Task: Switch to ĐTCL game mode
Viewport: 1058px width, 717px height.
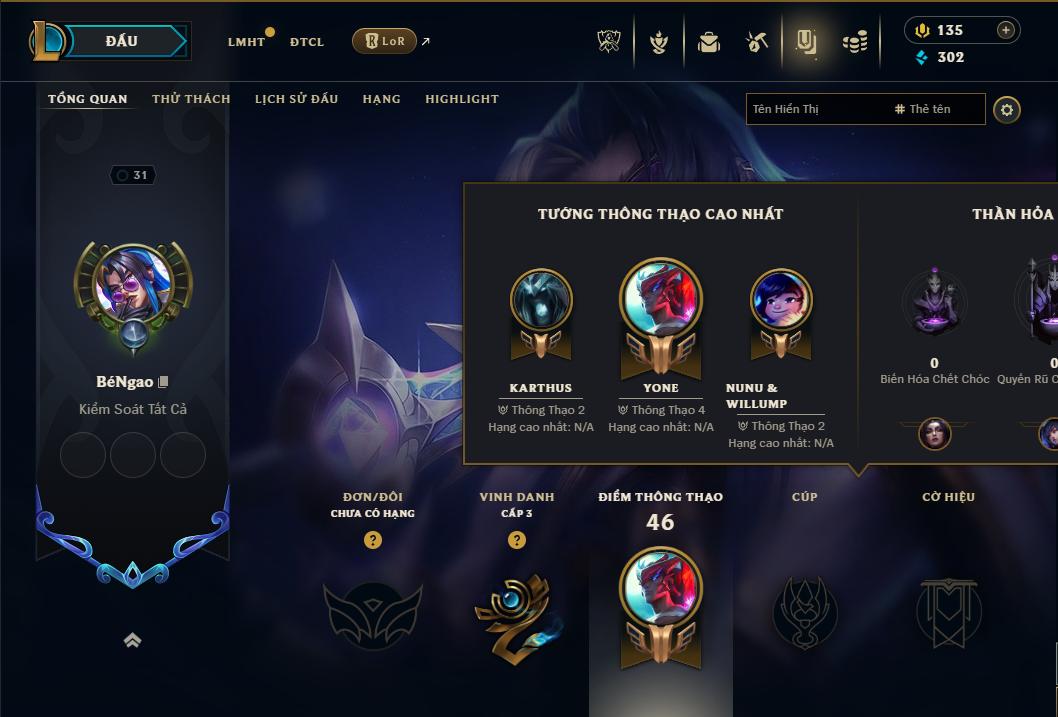Action: tap(307, 42)
